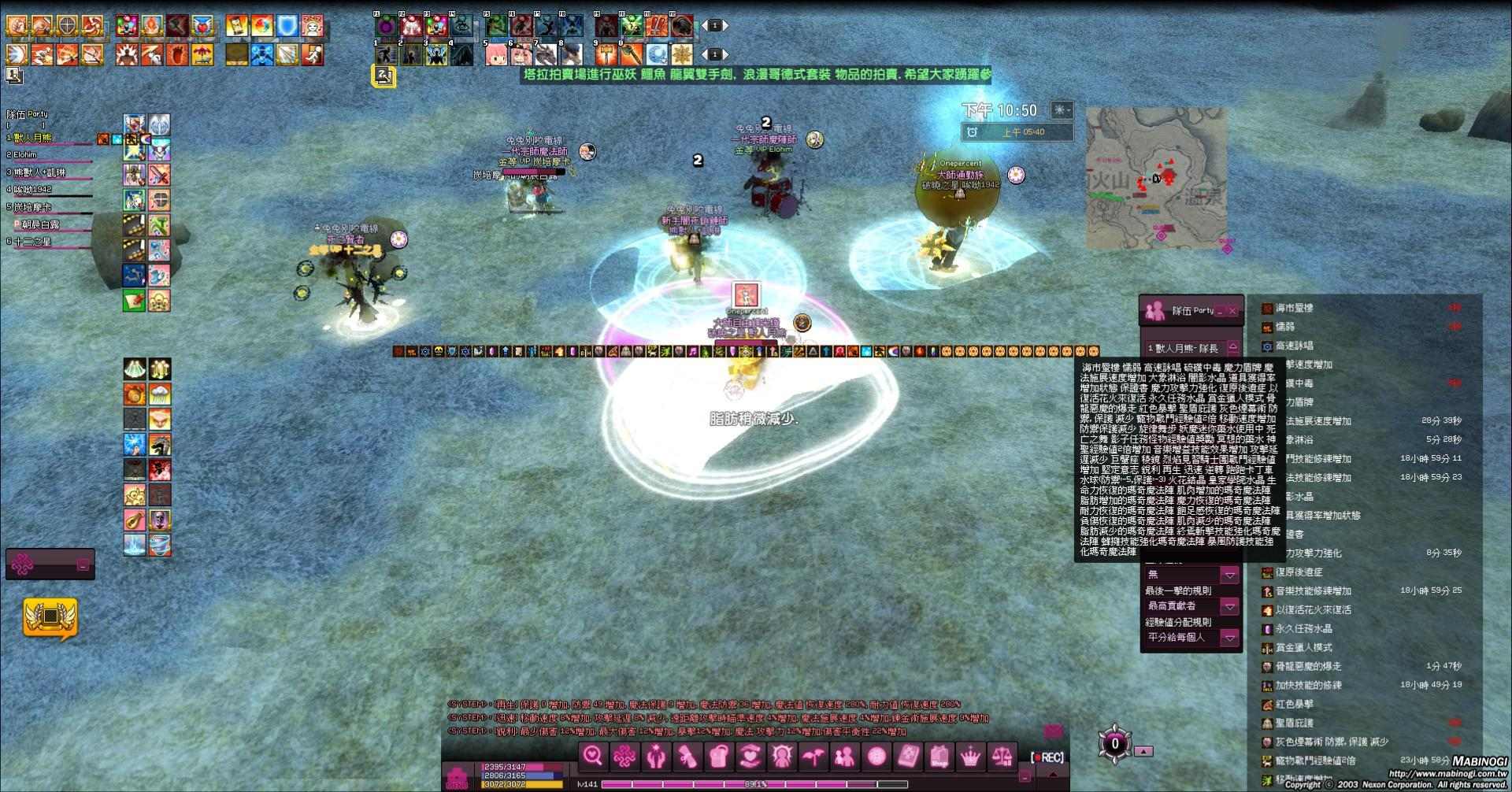The image size is (1512, 792).
Task: Collapse the 獸人月熊-隊長 member details arrow
Action: [1232, 346]
